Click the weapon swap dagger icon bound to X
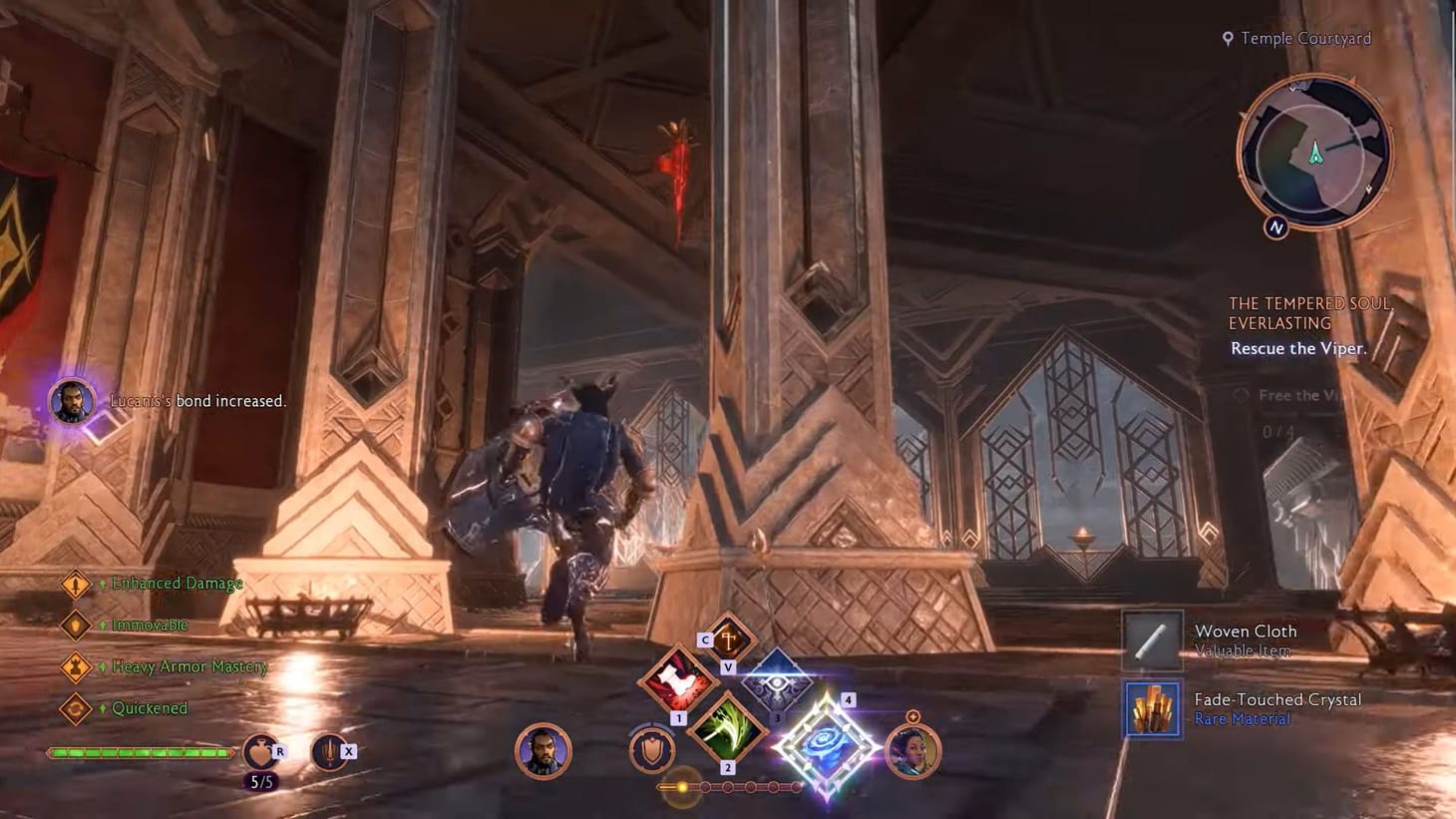The width and height of the screenshot is (1456, 819). click(330, 751)
